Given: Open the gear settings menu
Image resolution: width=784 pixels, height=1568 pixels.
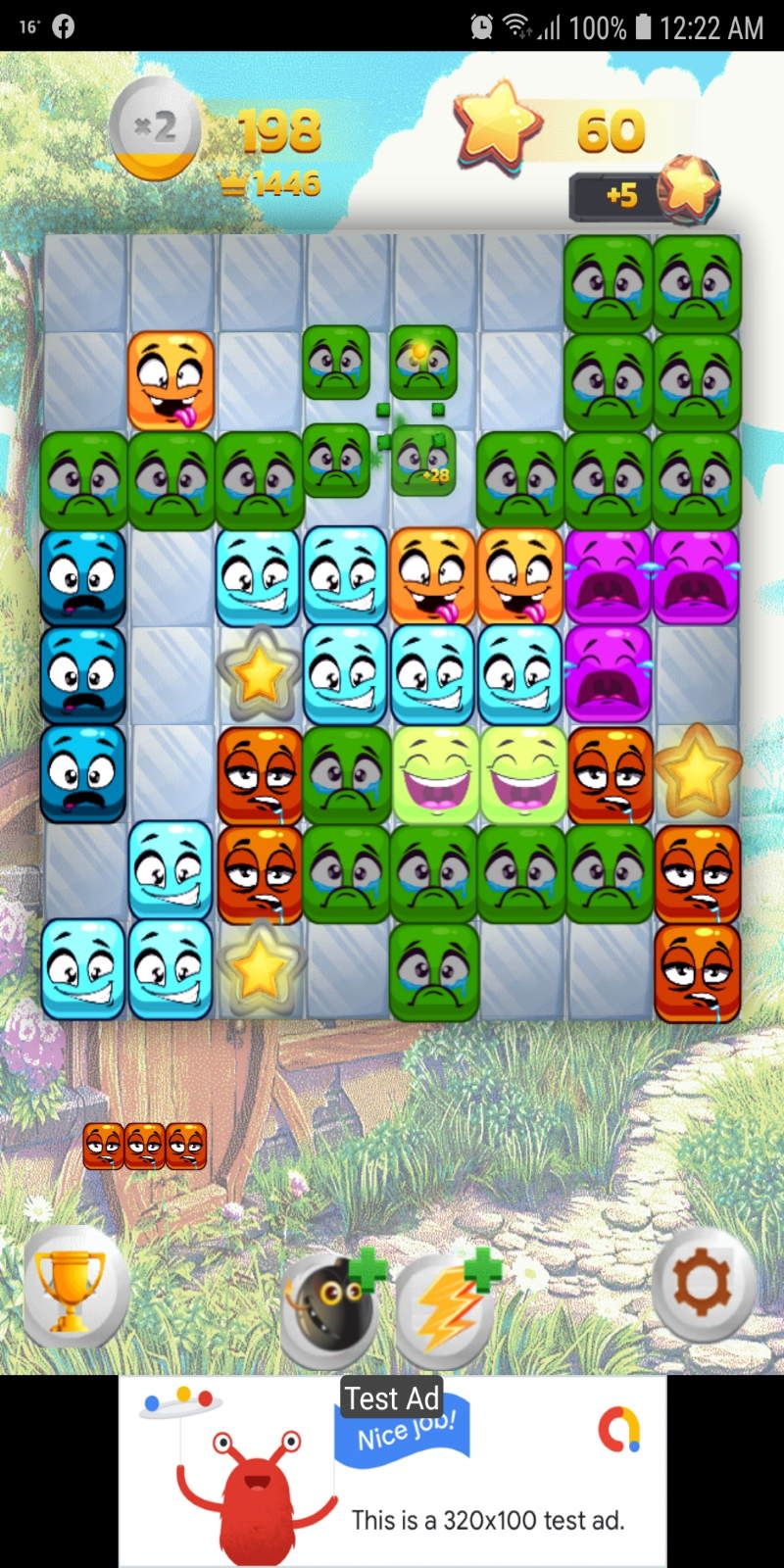Looking at the screenshot, I should 703,1284.
